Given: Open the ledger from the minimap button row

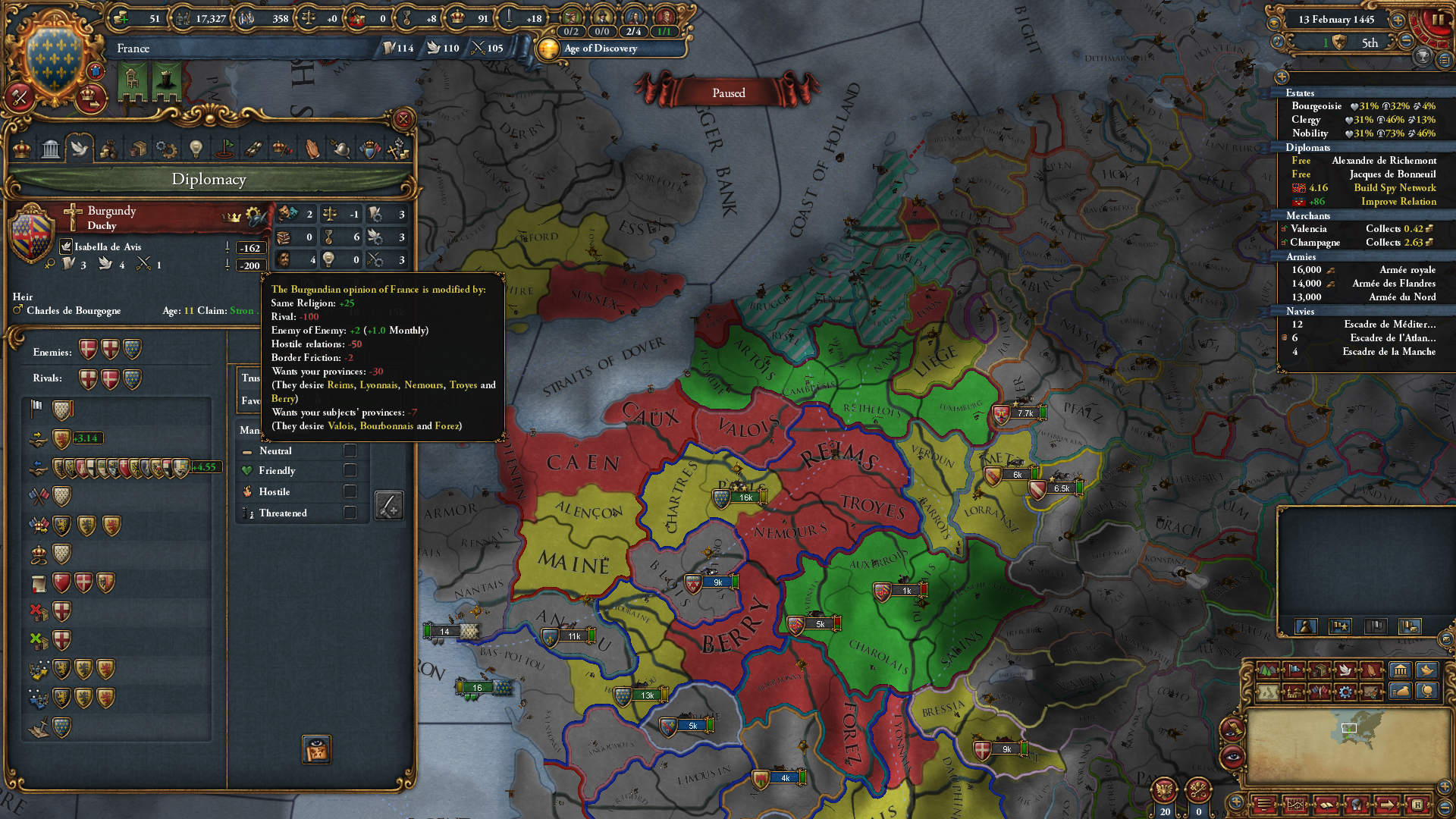Looking at the screenshot, I should [1326, 805].
